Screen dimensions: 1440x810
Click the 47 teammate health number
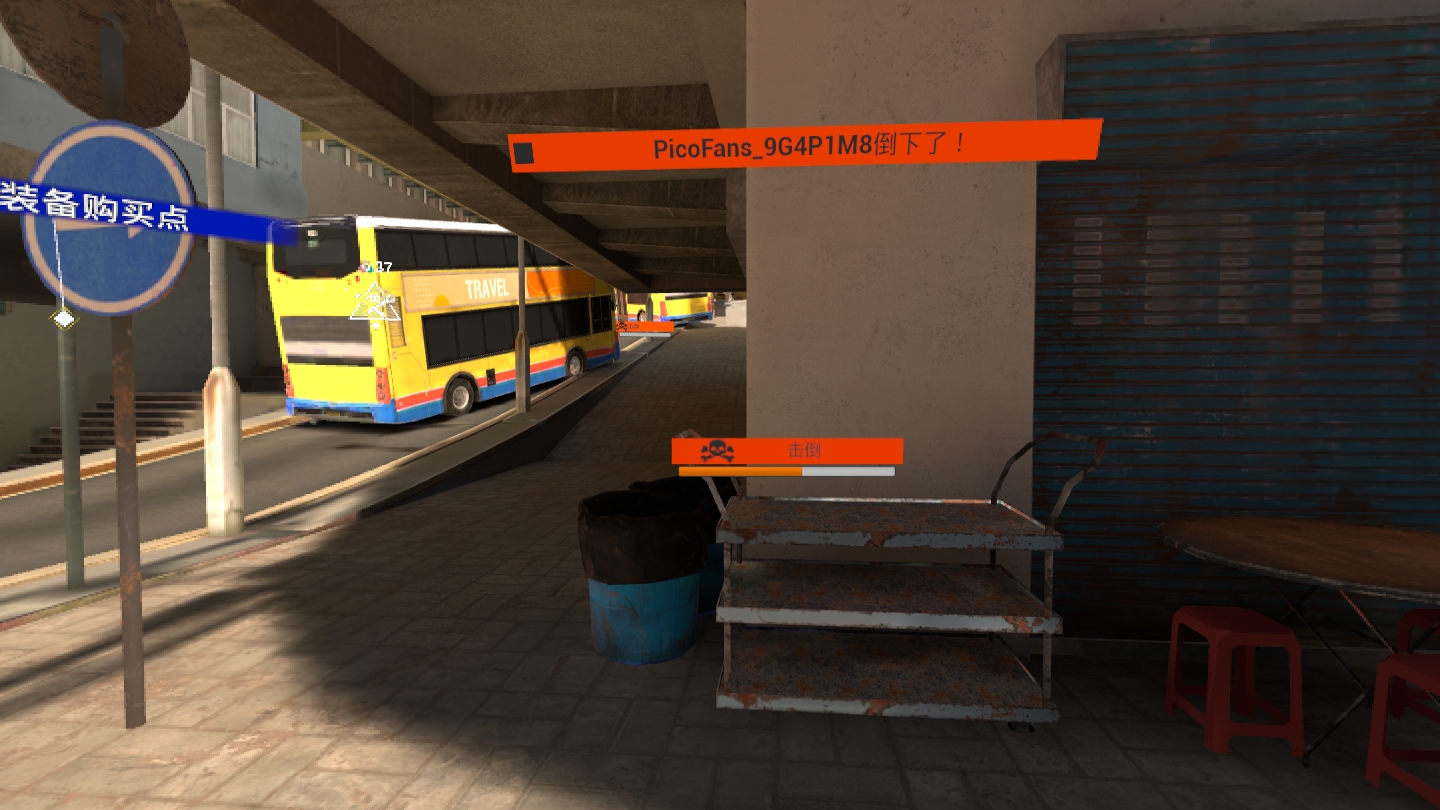click(384, 266)
